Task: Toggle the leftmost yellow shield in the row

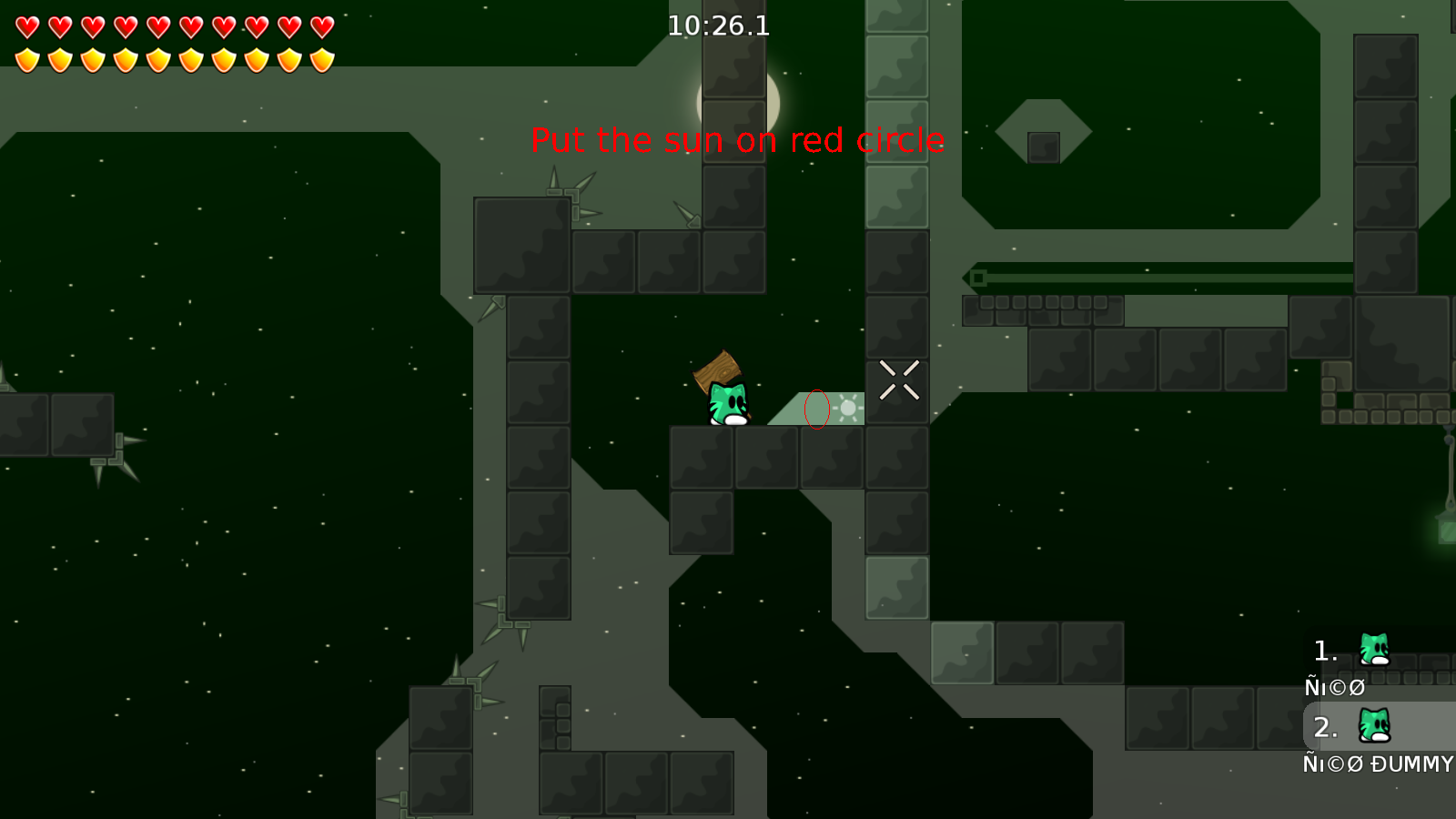Action: tap(27, 59)
